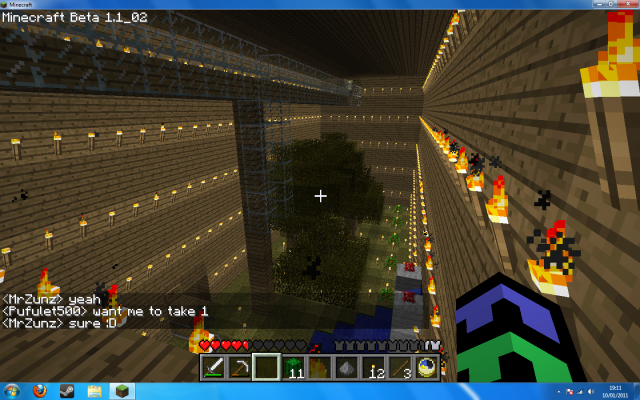Select the iron sword hotbar slot

[x=213, y=367]
